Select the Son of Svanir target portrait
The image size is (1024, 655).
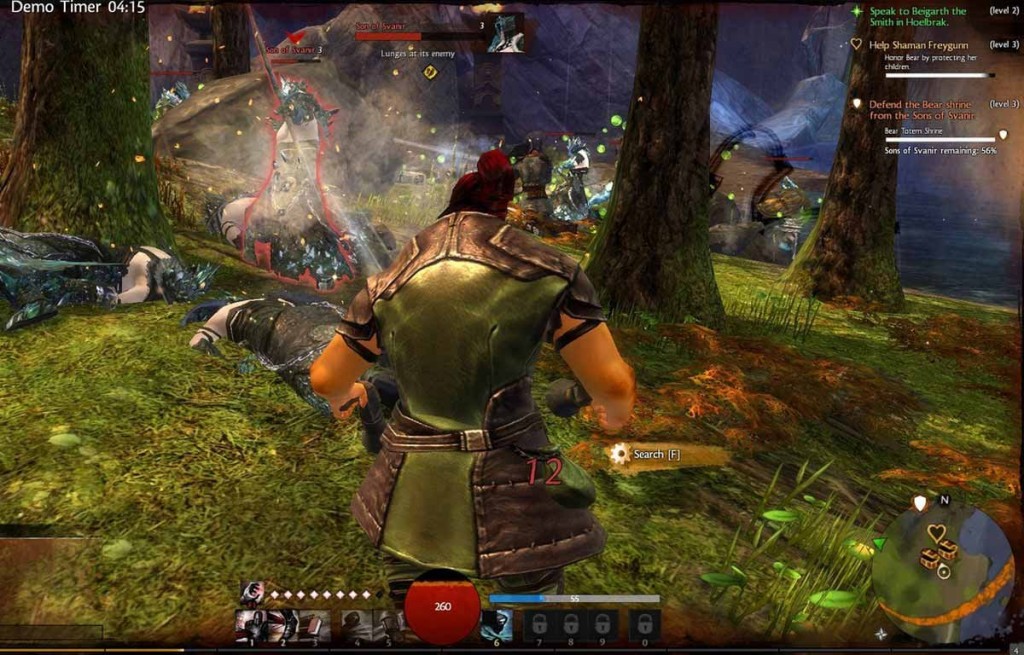click(x=506, y=33)
